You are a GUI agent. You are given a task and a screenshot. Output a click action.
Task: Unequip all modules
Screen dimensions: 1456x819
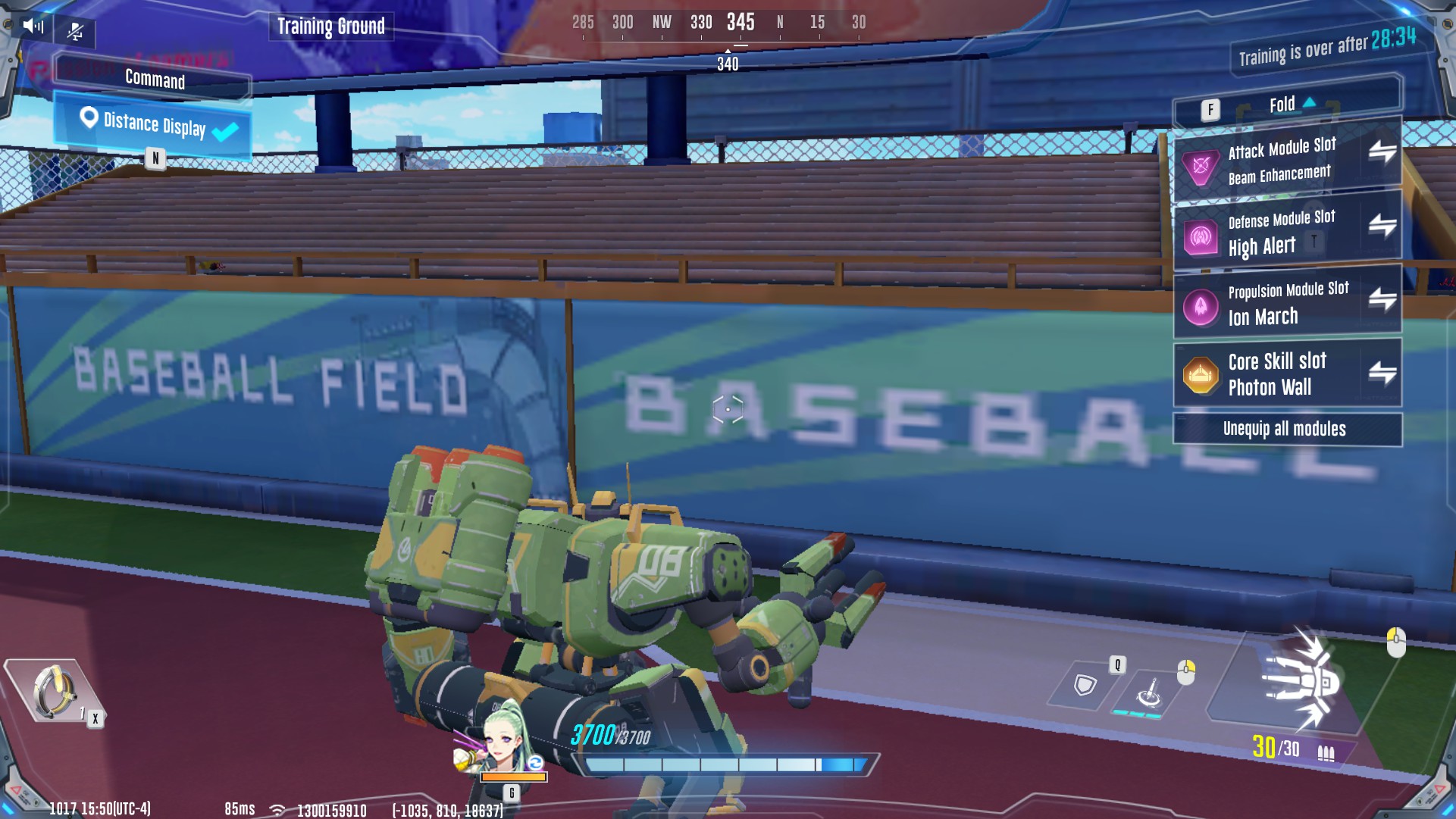(x=1286, y=429)
